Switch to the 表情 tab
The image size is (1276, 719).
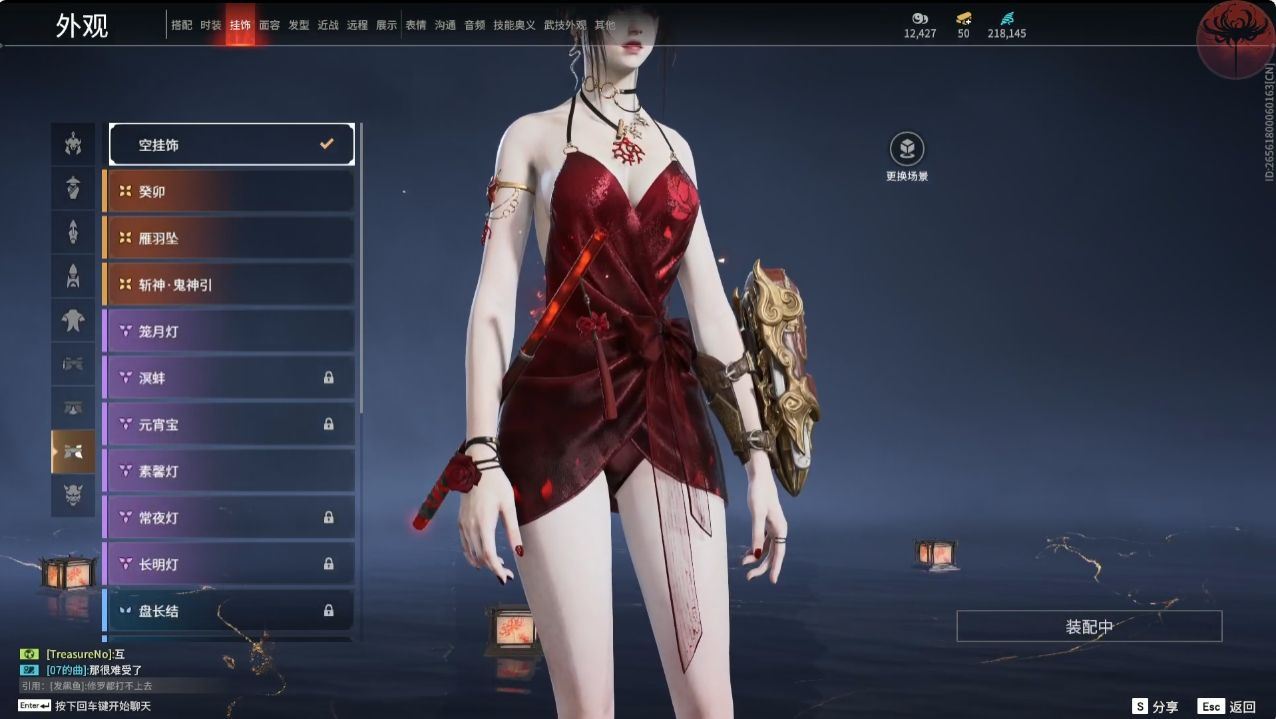pyautogui.click(x=416, y=25)
